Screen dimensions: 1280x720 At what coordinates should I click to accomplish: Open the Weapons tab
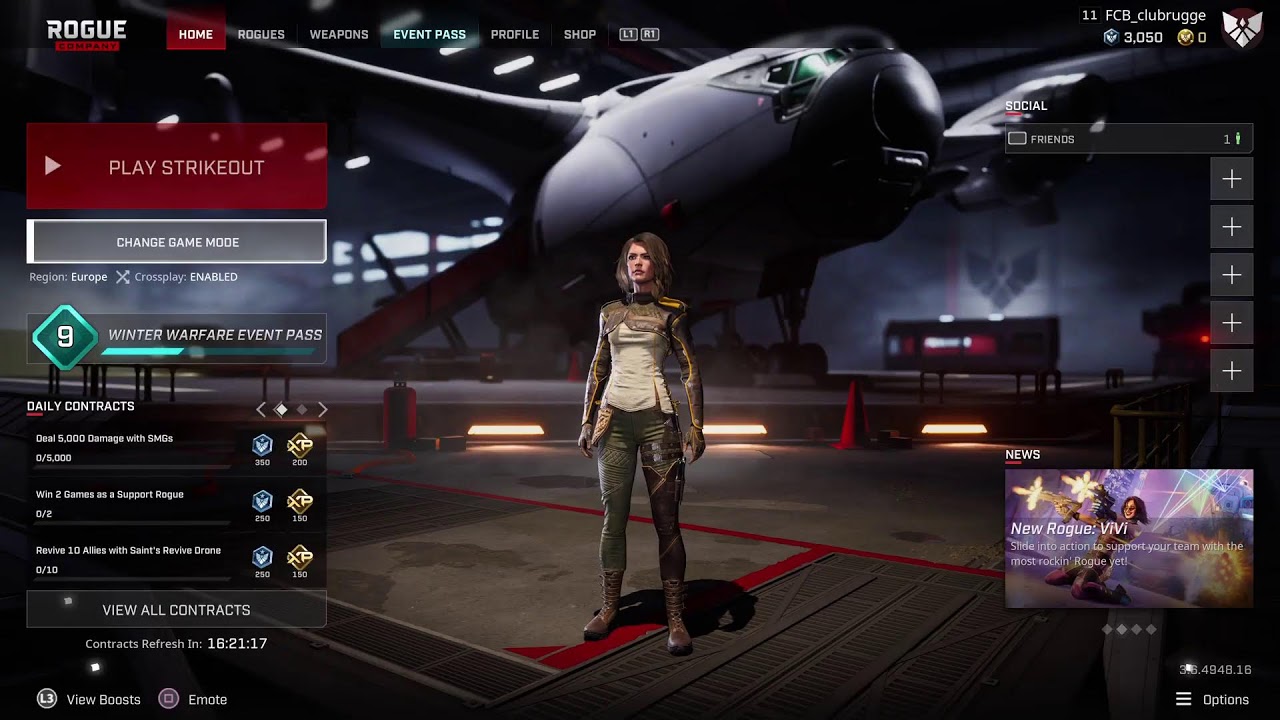click(x=339, y=34)
